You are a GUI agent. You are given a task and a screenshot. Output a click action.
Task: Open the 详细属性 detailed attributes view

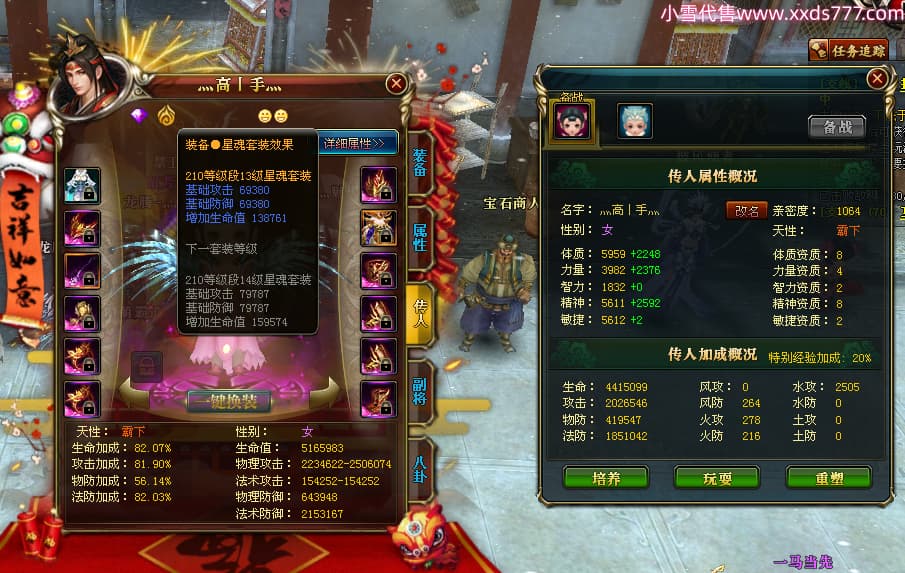pyautogui.click(x=358, y=143)
